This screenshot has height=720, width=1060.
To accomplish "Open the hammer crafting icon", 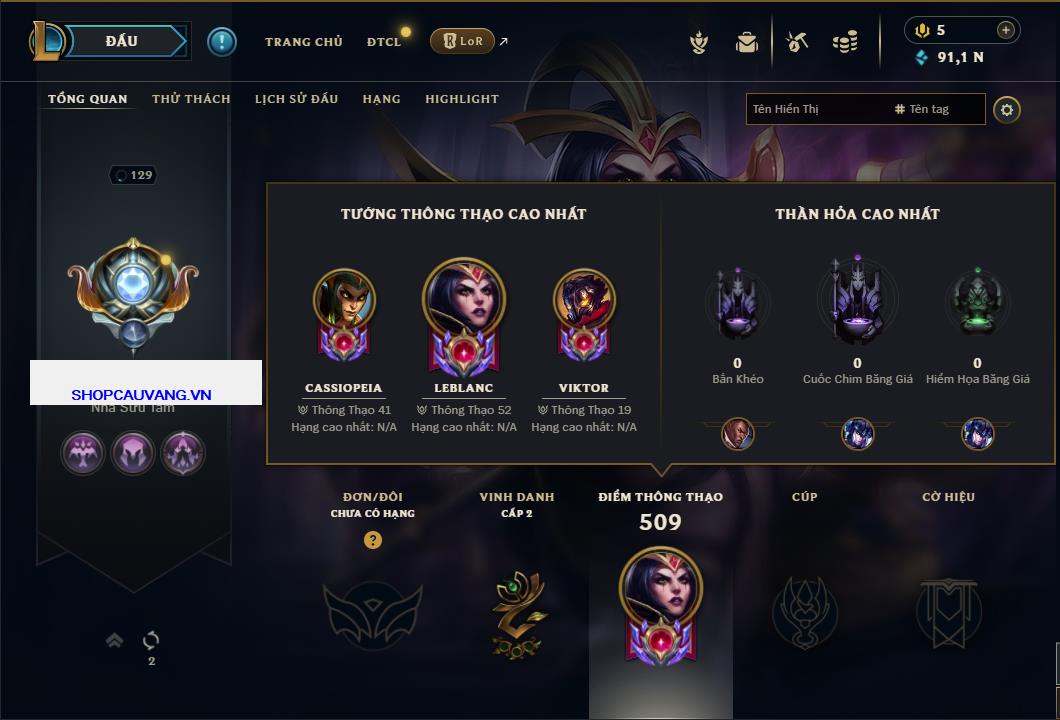I will click(x=797, y=42).
